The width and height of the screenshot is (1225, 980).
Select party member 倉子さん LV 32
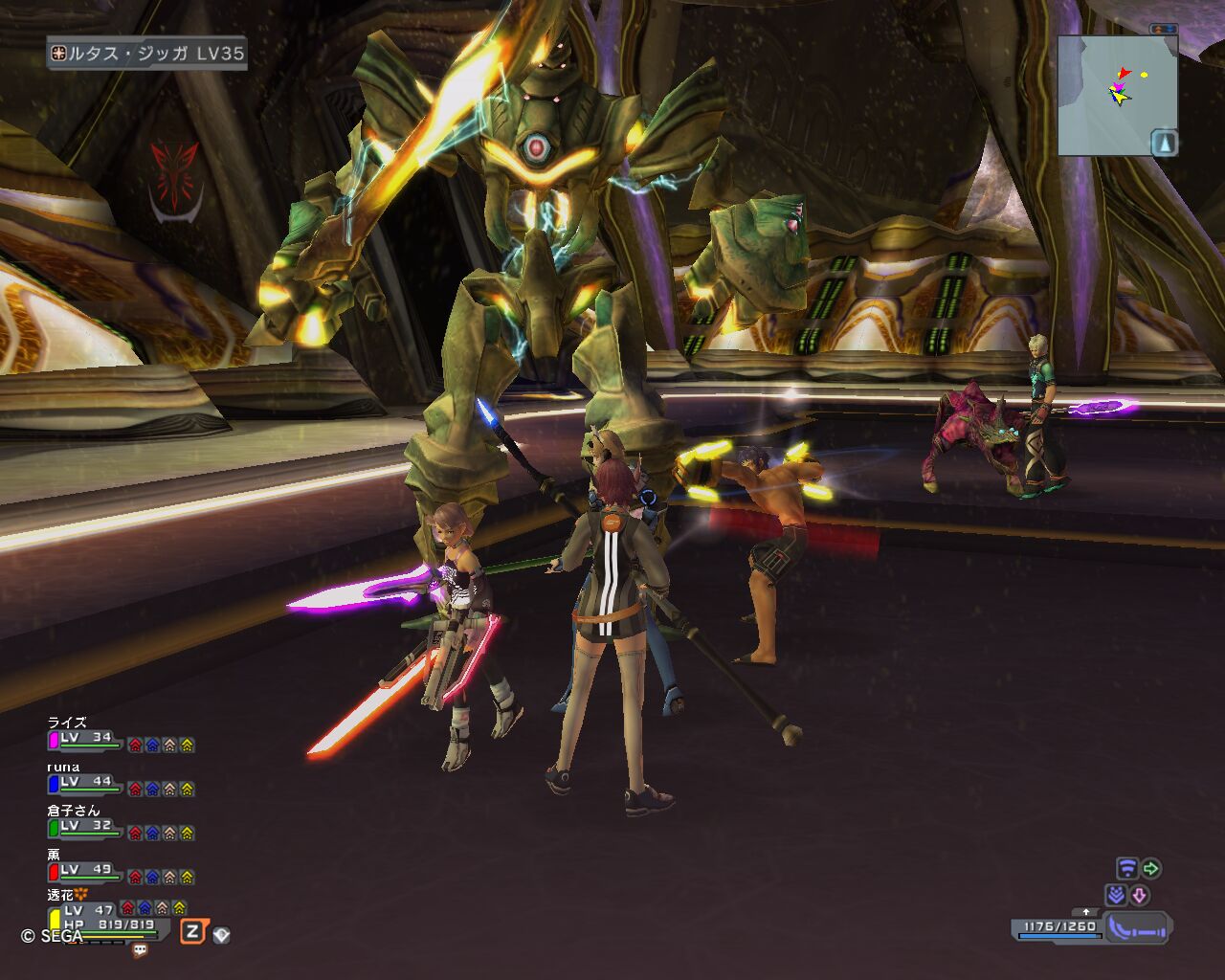pyautogui.click(x=86, y=827)
